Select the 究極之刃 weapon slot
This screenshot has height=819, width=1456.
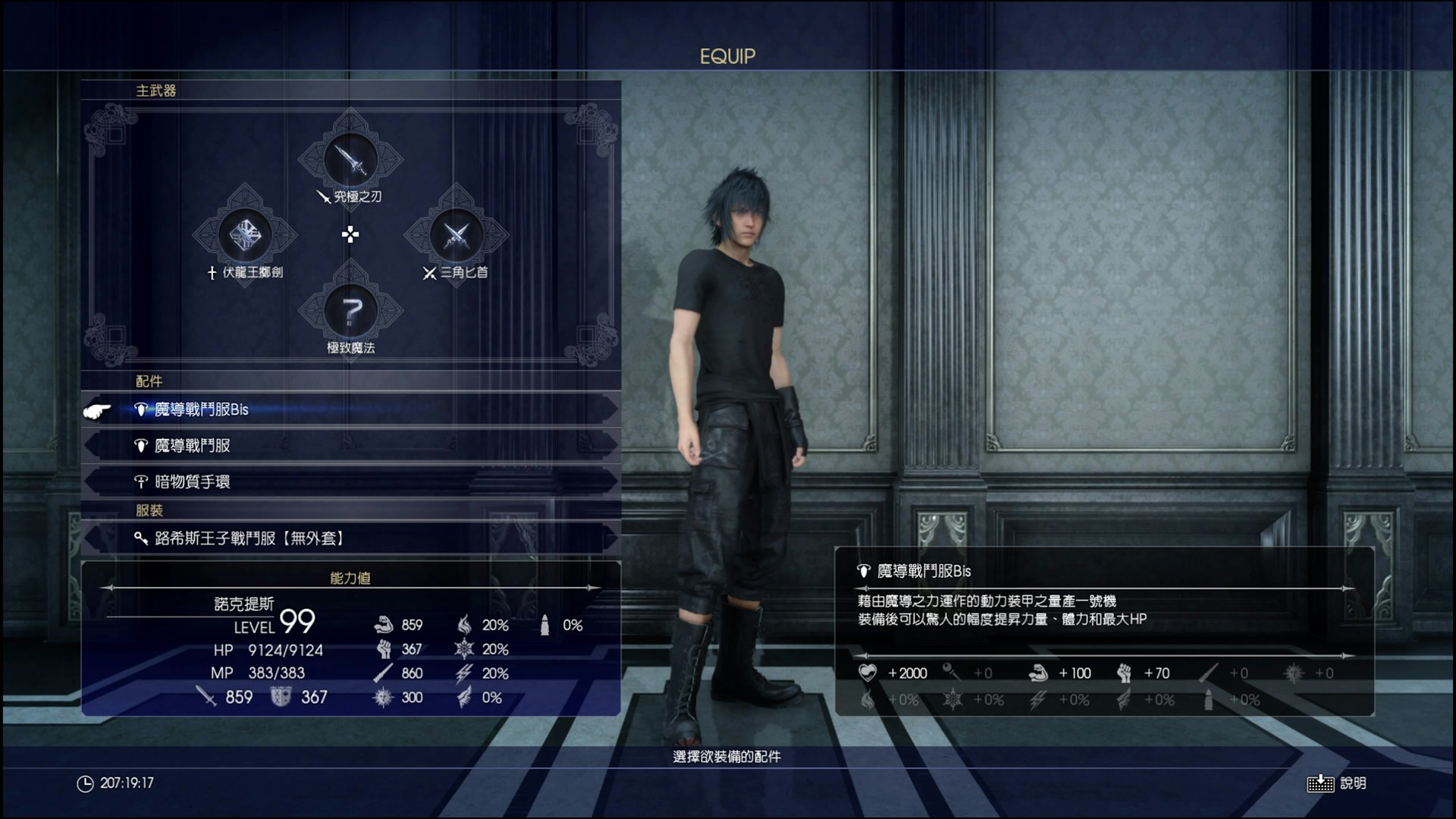coord(350,160)
